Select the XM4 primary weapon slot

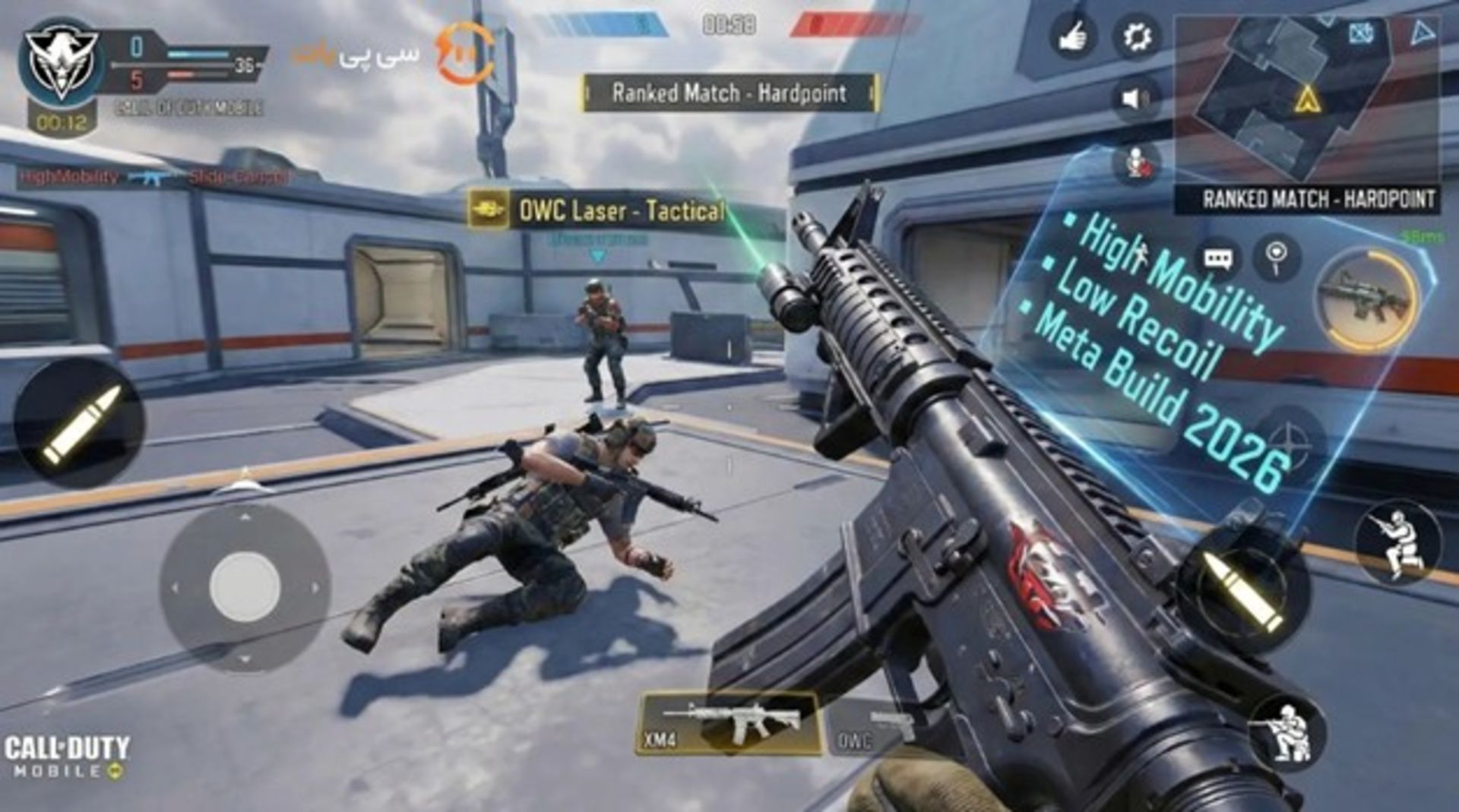click(728, 722)
